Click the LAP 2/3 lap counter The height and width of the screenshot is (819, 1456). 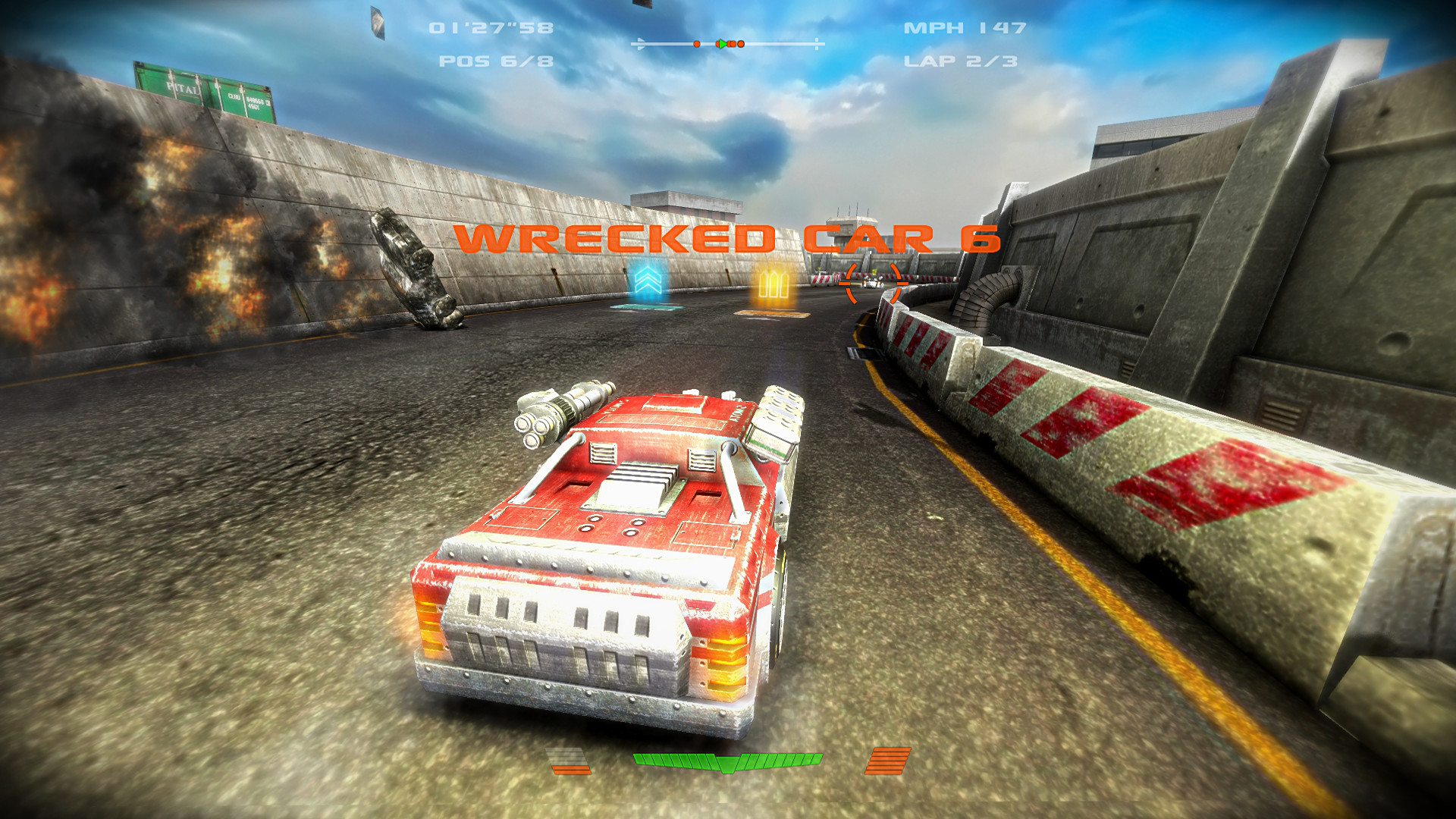click(961, 64)
